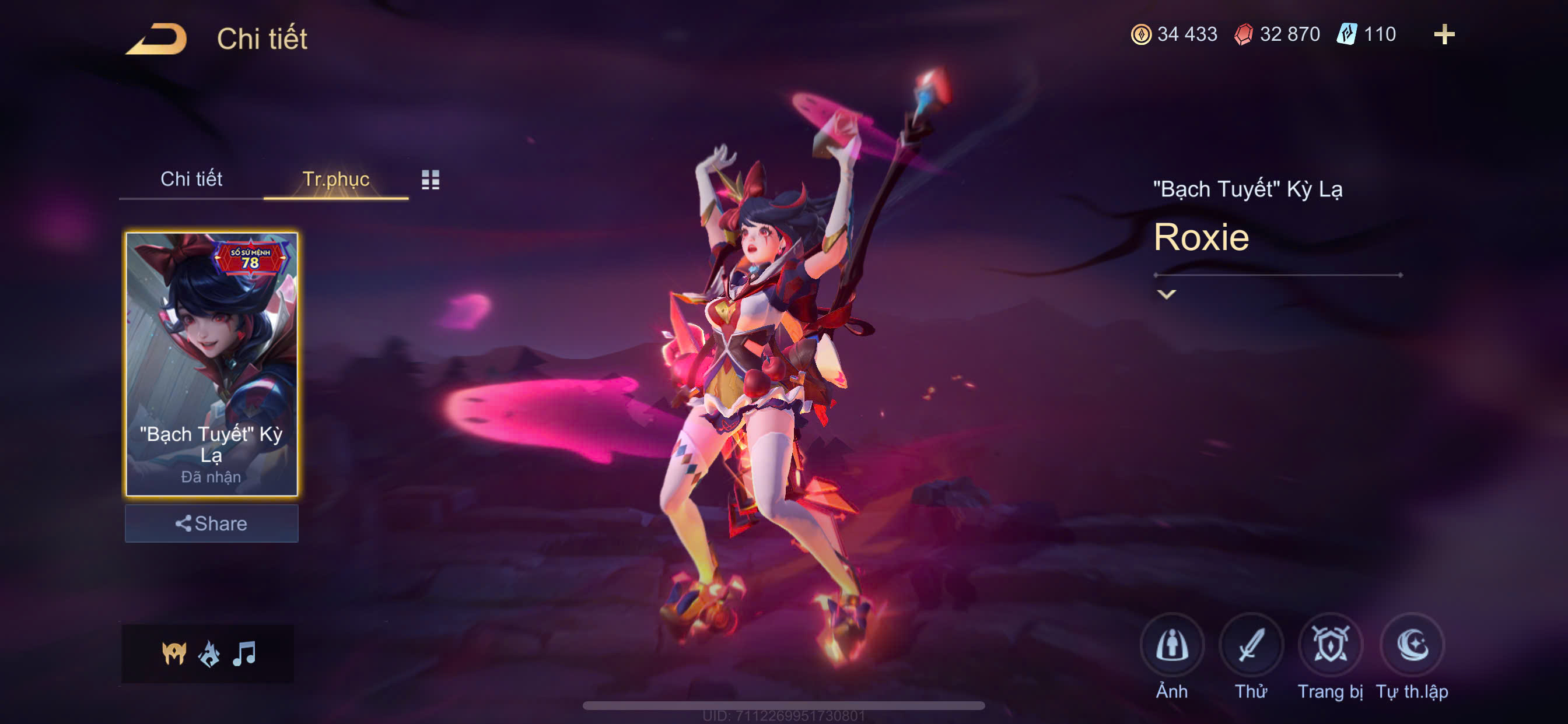Click the music note skin feature icon
This screenshot has height=724, width=1568.
(x=244, y=654)
